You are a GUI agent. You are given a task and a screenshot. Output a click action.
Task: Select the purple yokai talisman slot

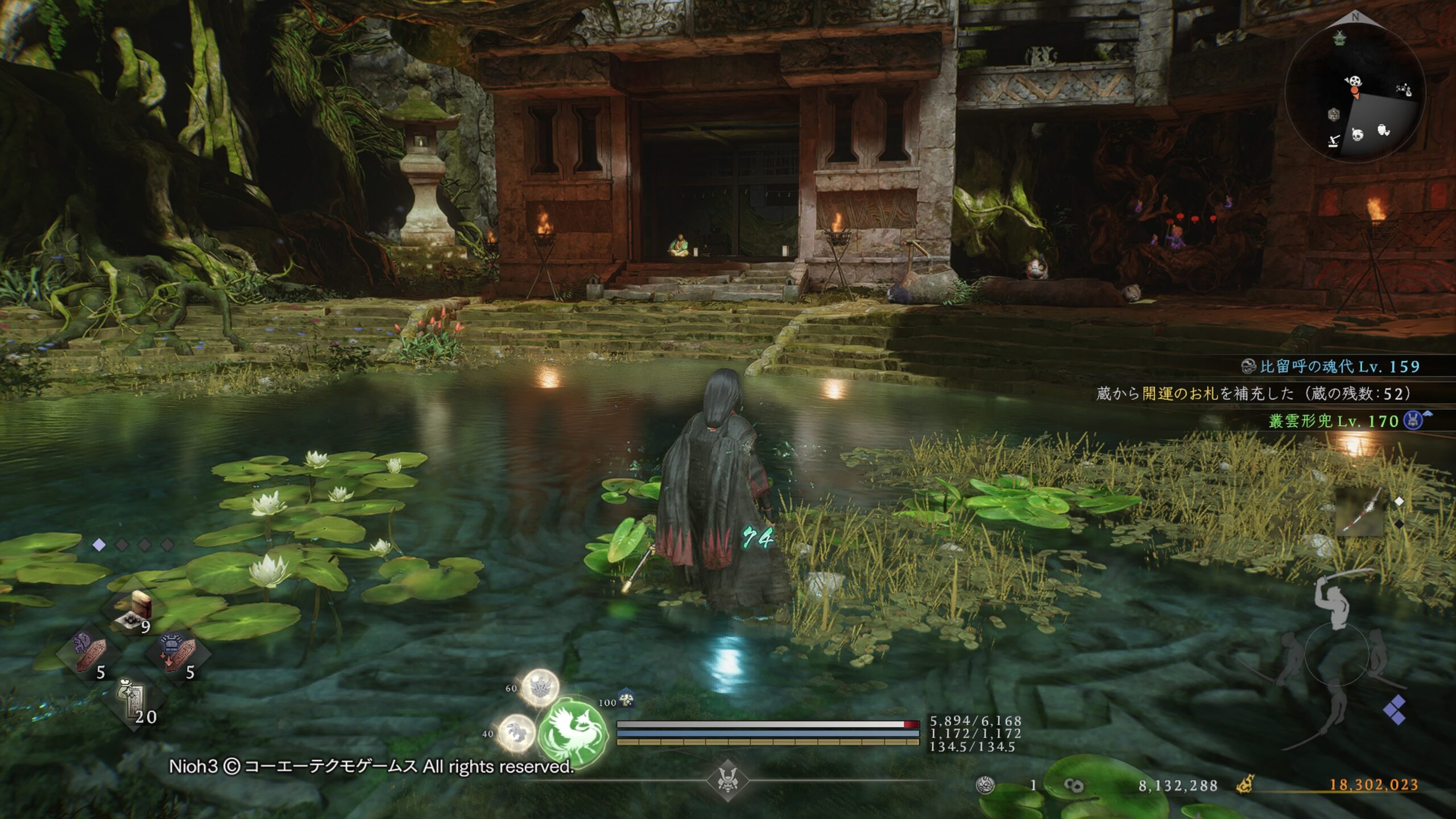91,655
